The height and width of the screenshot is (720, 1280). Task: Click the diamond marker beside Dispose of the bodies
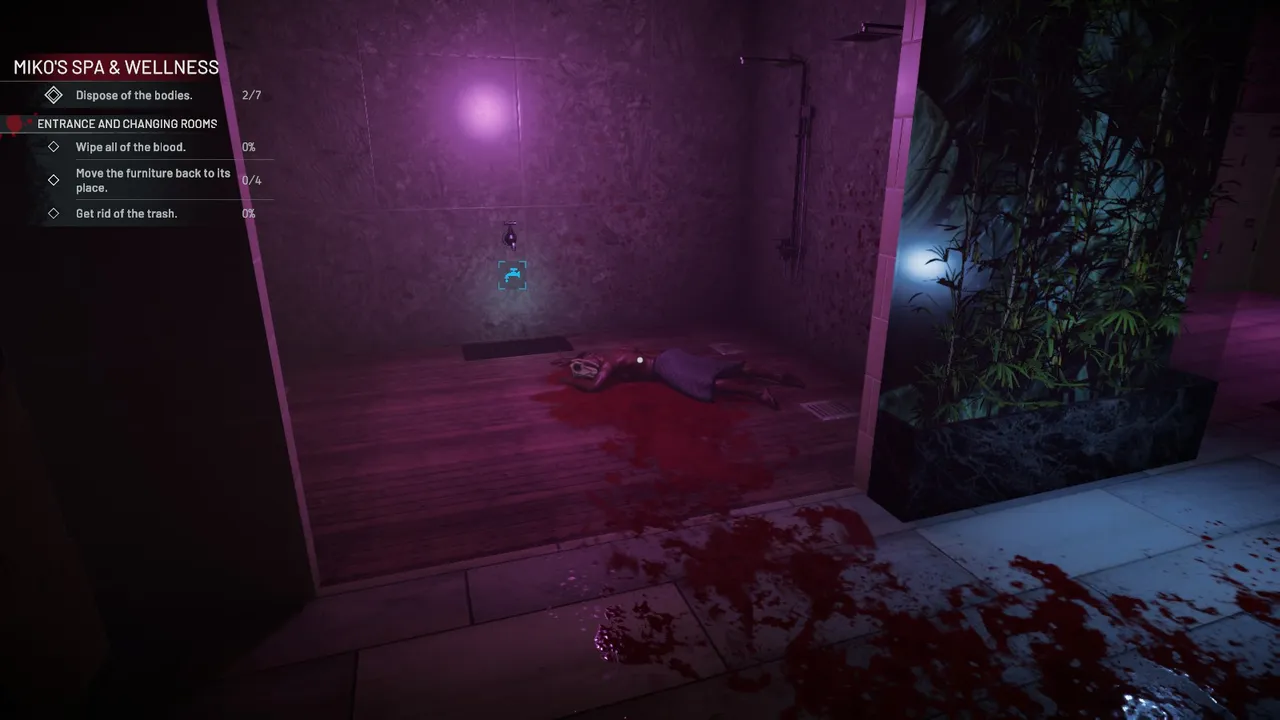point(53,94)
